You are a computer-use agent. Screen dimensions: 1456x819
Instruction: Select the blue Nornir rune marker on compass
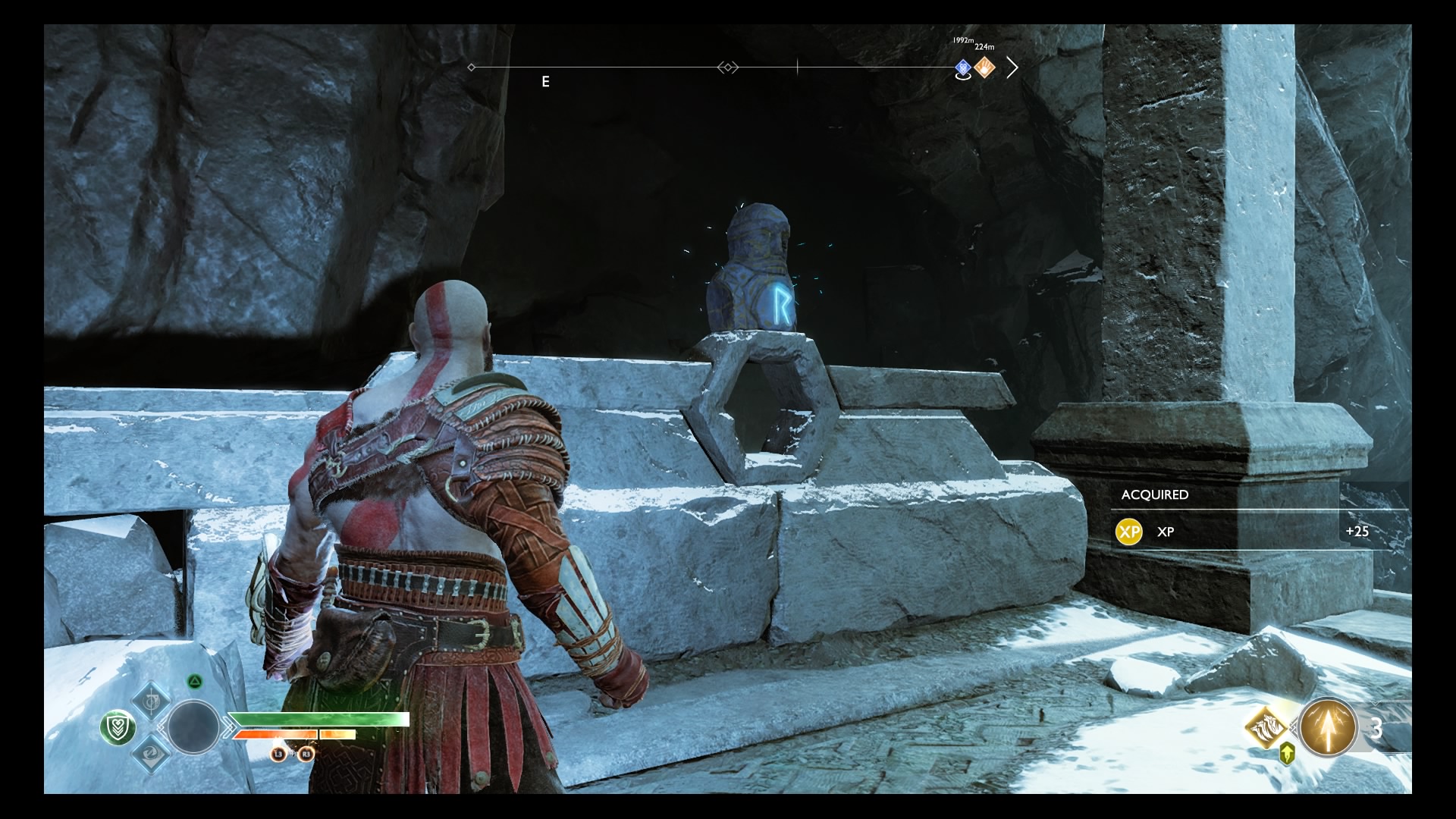[962, 67]
